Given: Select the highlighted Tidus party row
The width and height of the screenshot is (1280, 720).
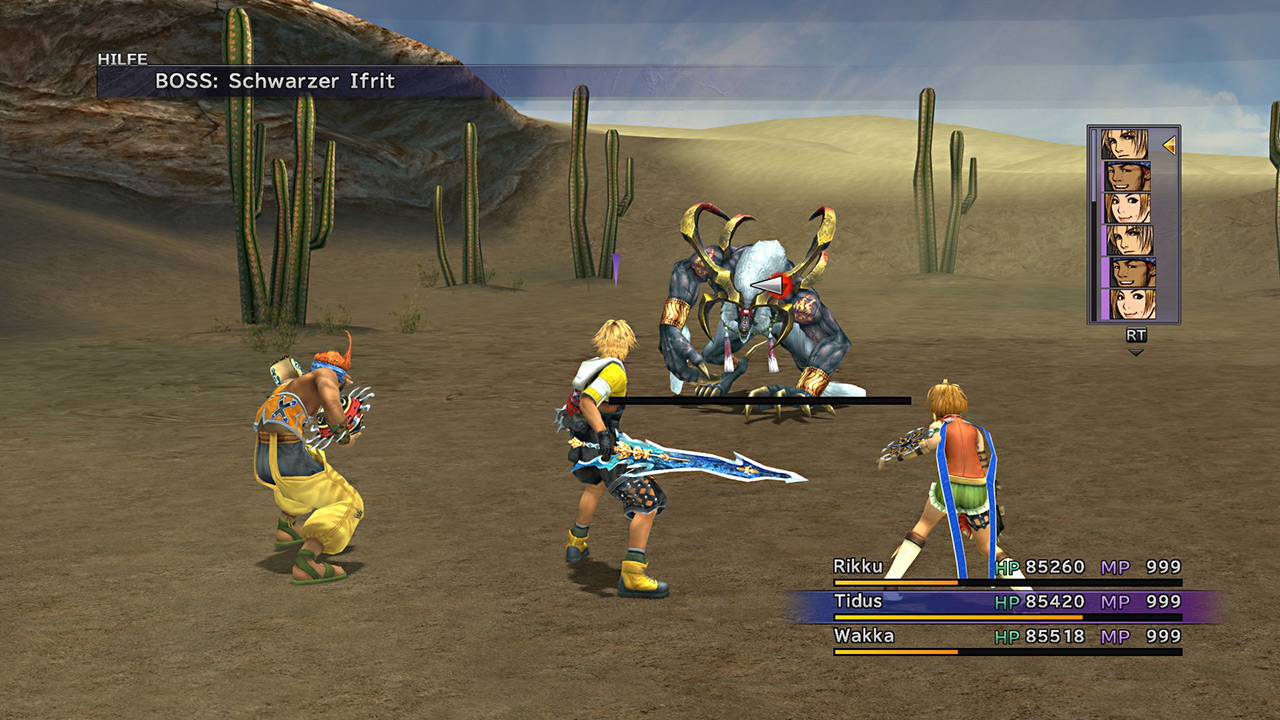Looking at the screenshot, I should tap(1007, 603).
